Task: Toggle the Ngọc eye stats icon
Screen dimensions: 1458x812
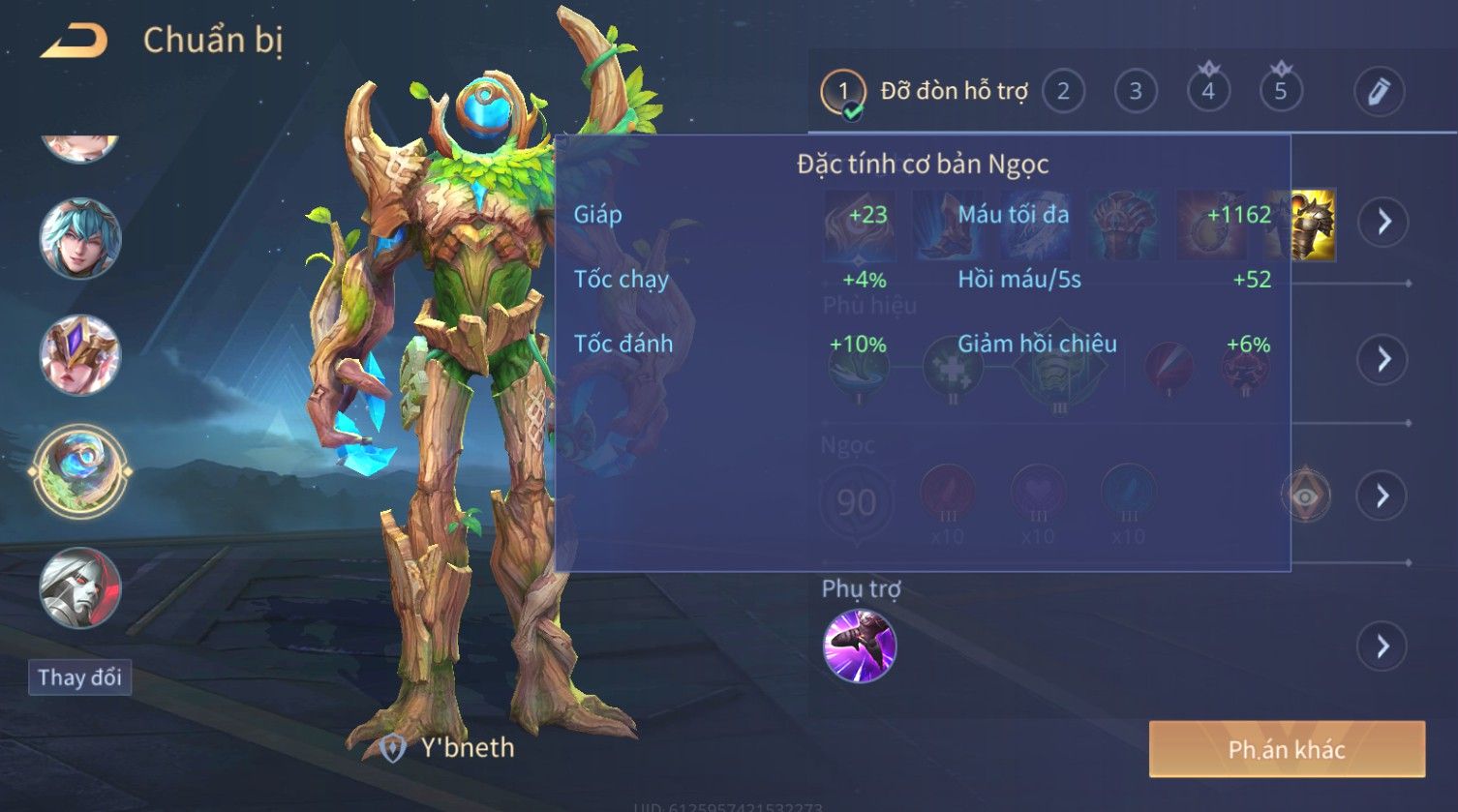Action: click(1305, 496)
